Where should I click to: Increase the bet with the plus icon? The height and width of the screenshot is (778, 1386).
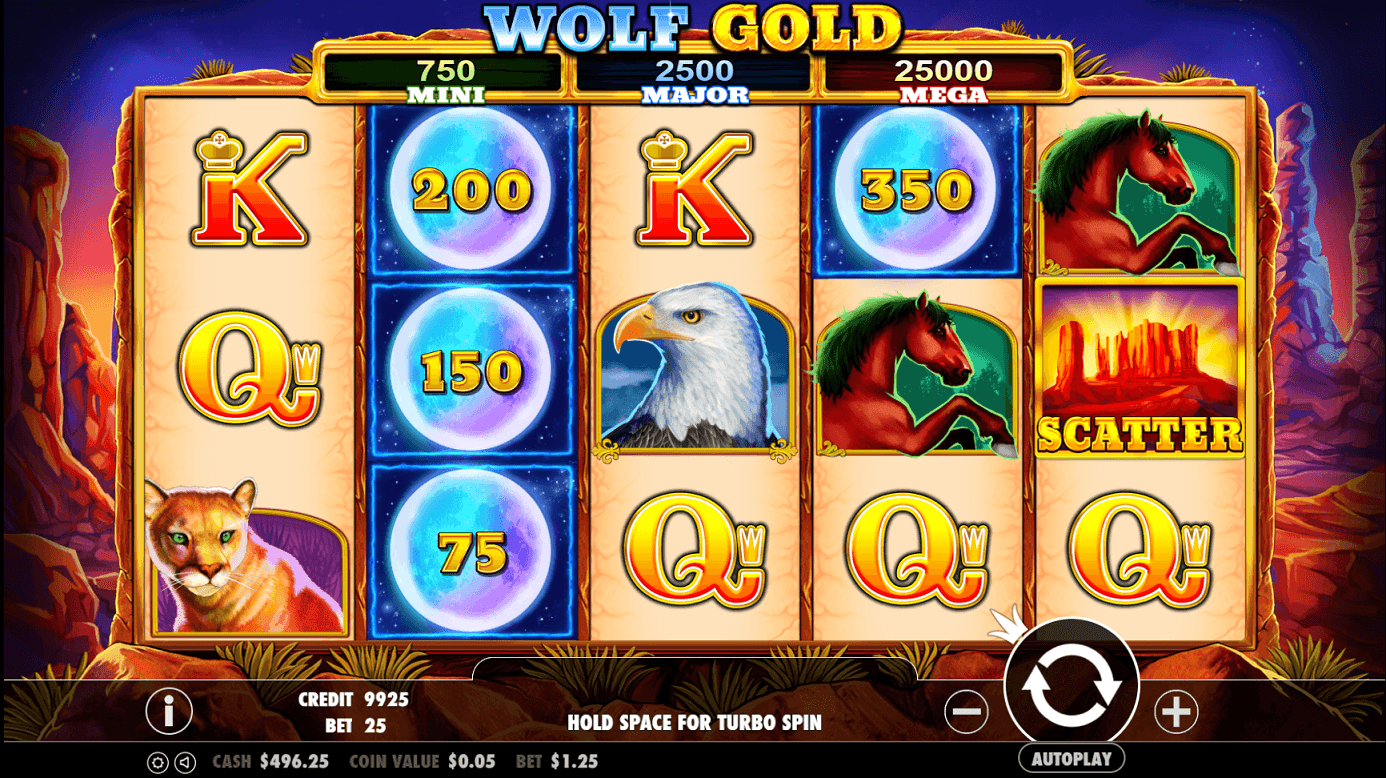point(1177,711)
